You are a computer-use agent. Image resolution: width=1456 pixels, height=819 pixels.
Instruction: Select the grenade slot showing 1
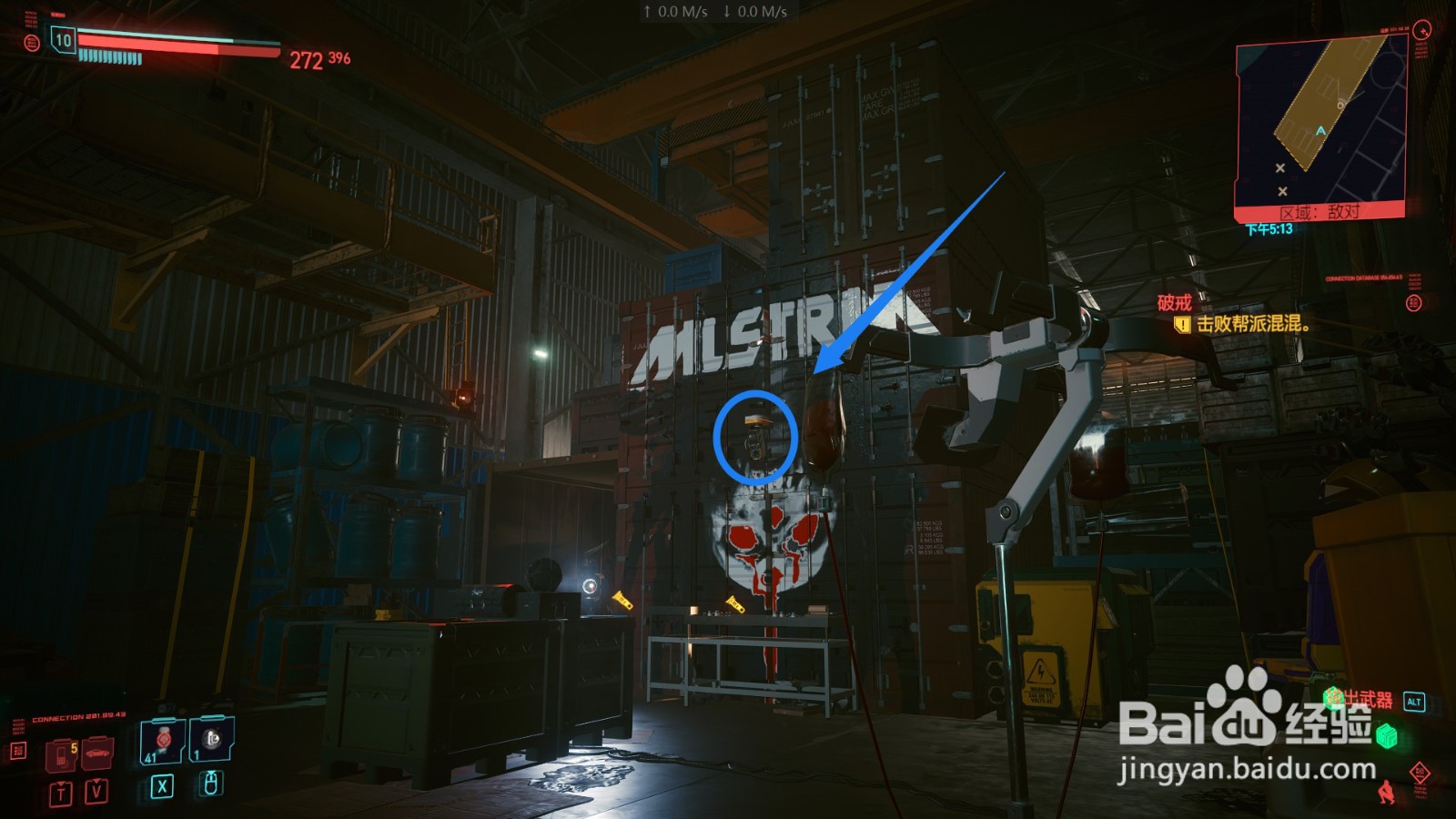(212, 739)
